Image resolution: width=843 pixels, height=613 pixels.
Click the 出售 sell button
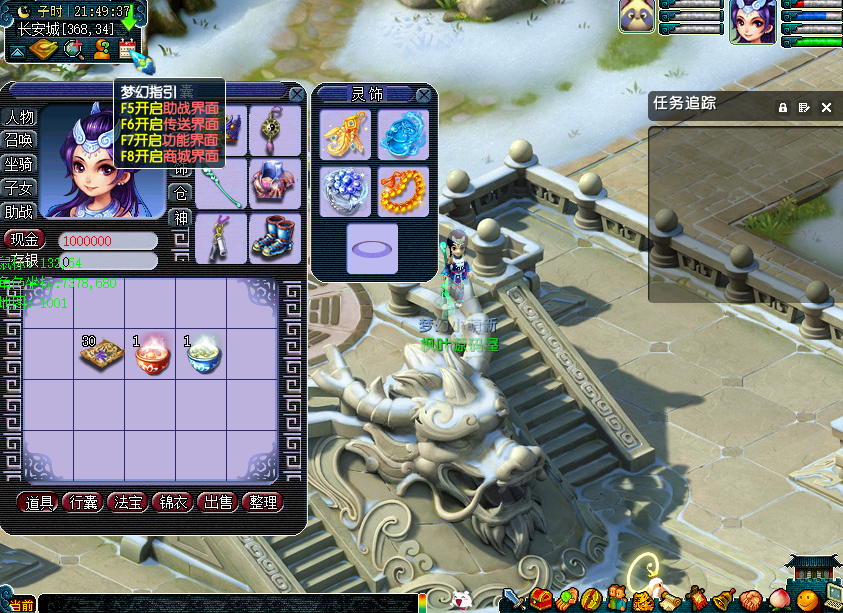[x=219, y=502]
